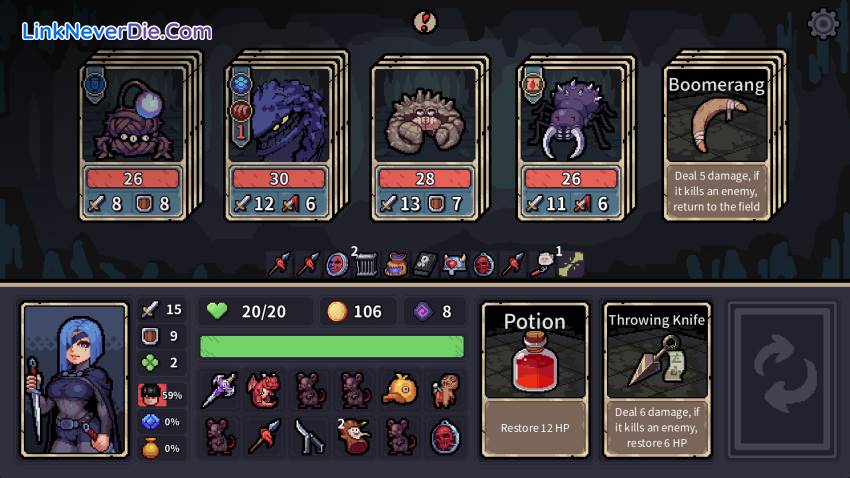Inspect the horned heart helmet relic
850x478 pixels.
(453, 264)
